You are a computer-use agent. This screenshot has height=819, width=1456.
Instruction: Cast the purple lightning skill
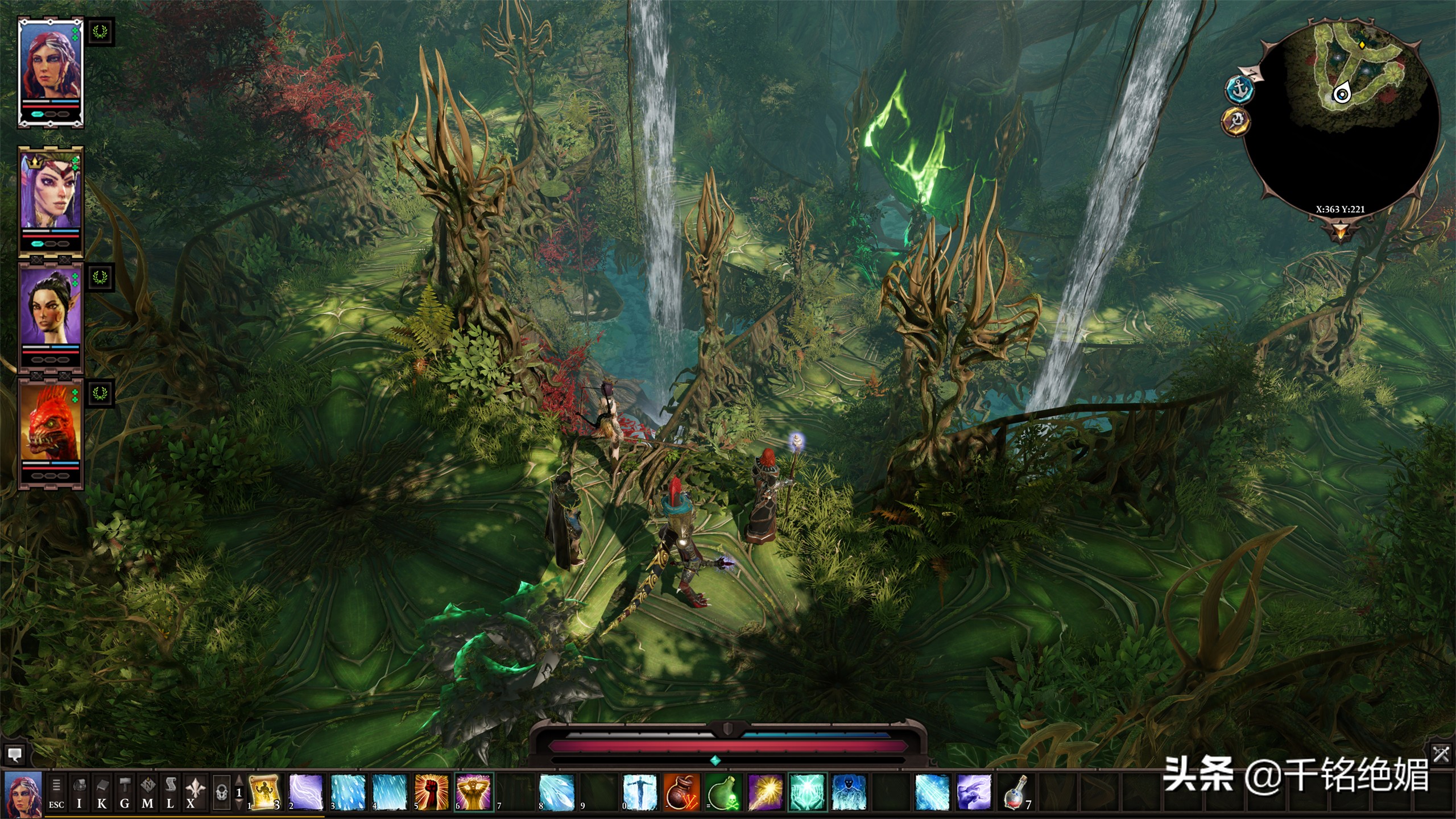[306, 792]
